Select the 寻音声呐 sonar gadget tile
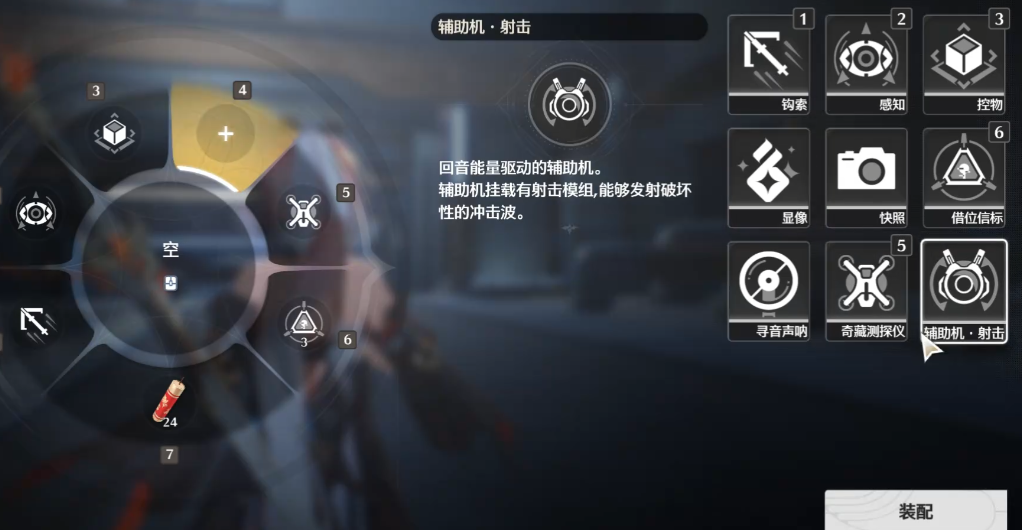Screen dimensions: 1022x530 click(x=768, y=289)
